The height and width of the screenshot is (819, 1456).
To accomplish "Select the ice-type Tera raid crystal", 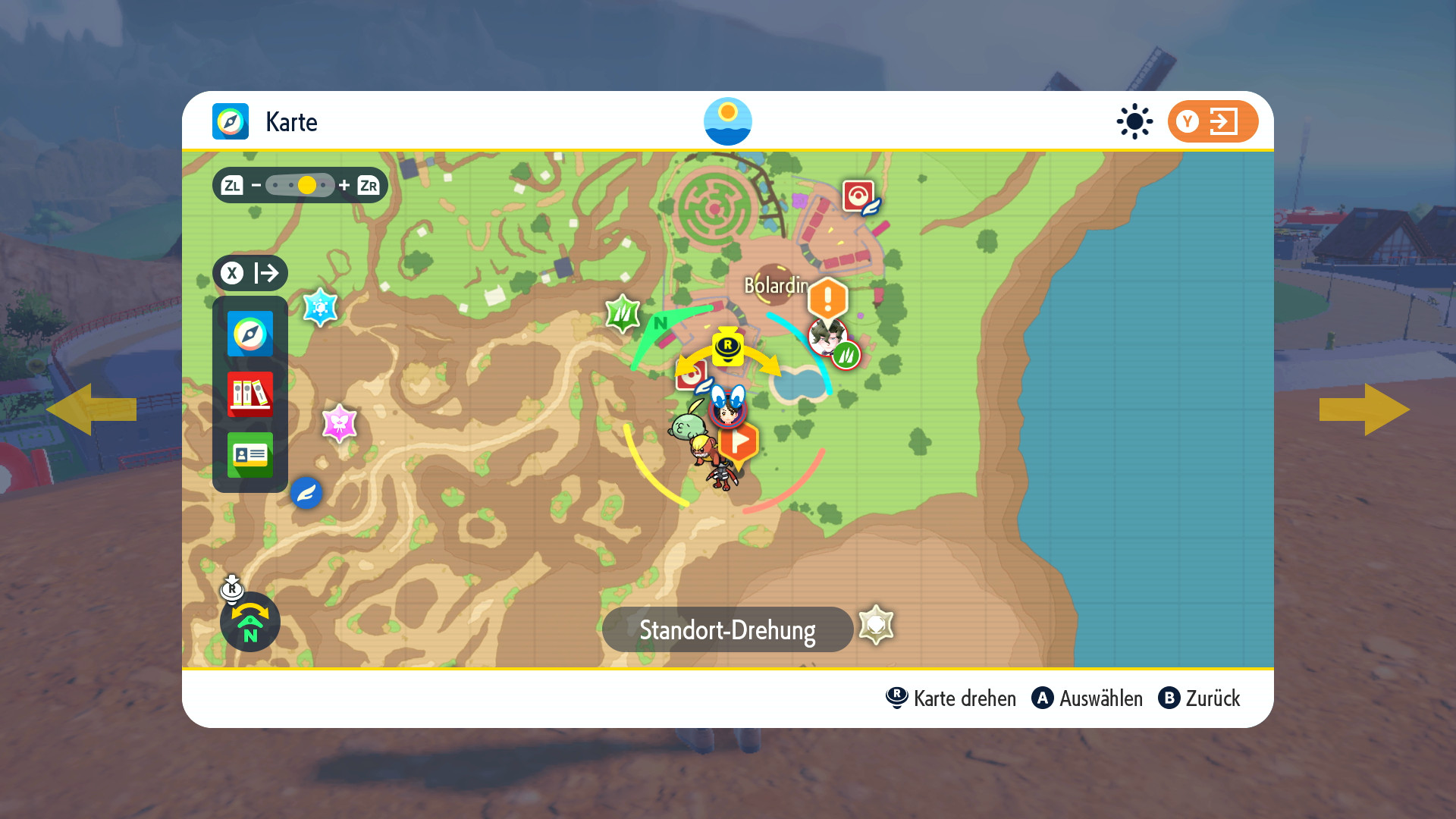I will pos(320,307).
